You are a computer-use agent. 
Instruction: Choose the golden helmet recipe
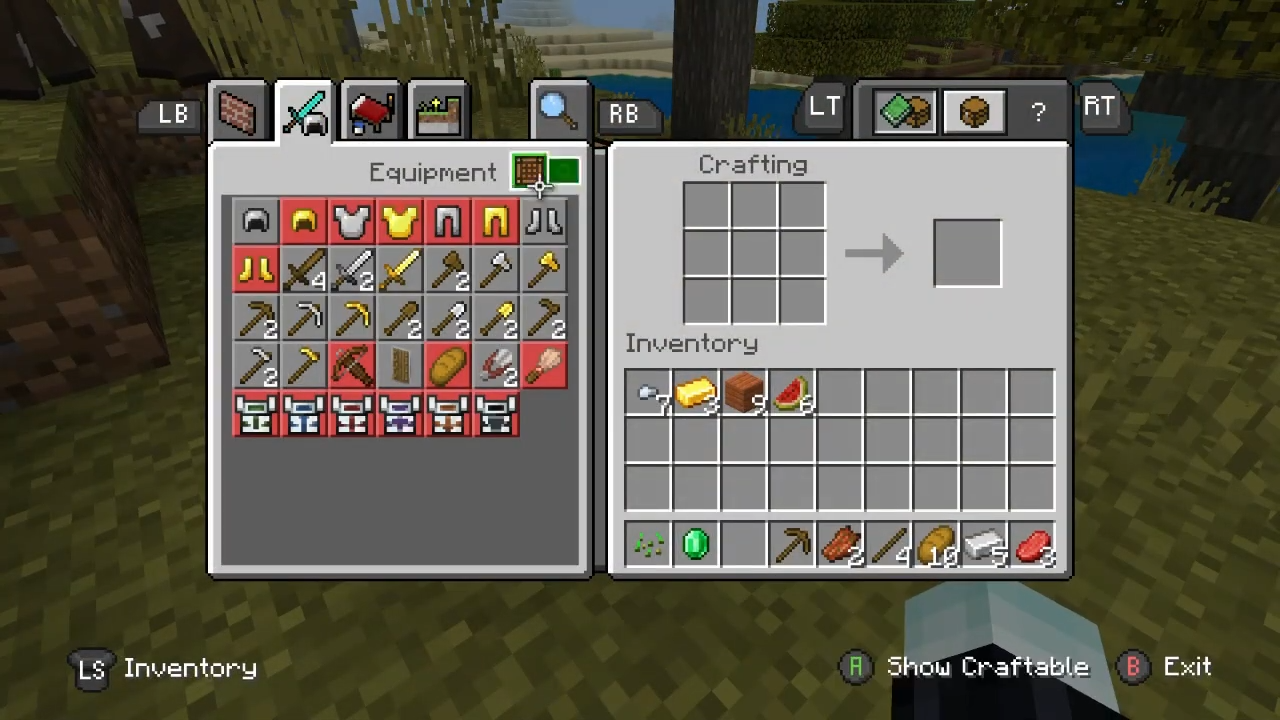point(303,222)
